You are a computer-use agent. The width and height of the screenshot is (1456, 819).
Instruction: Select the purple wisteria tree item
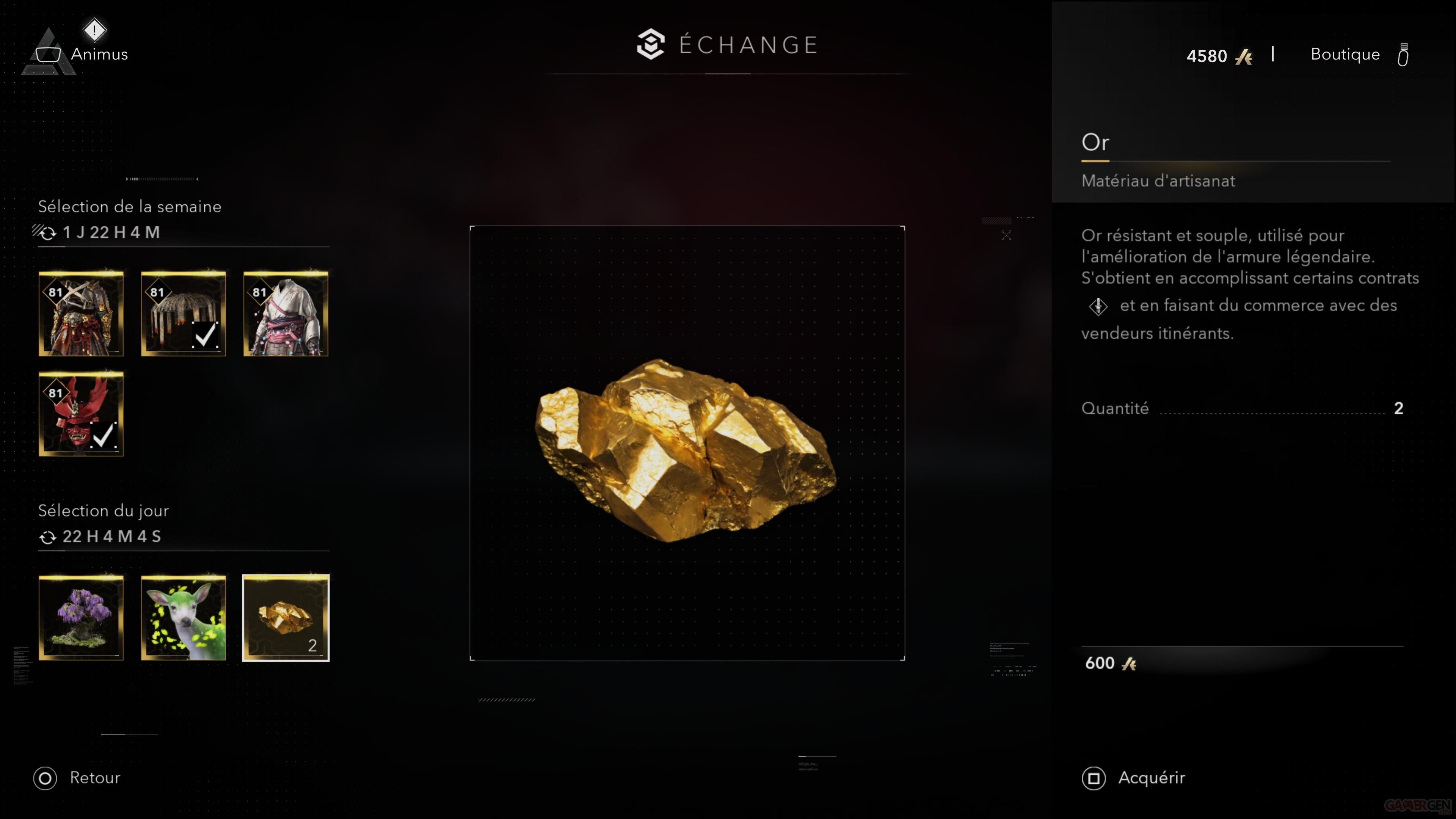click(81, 618)
